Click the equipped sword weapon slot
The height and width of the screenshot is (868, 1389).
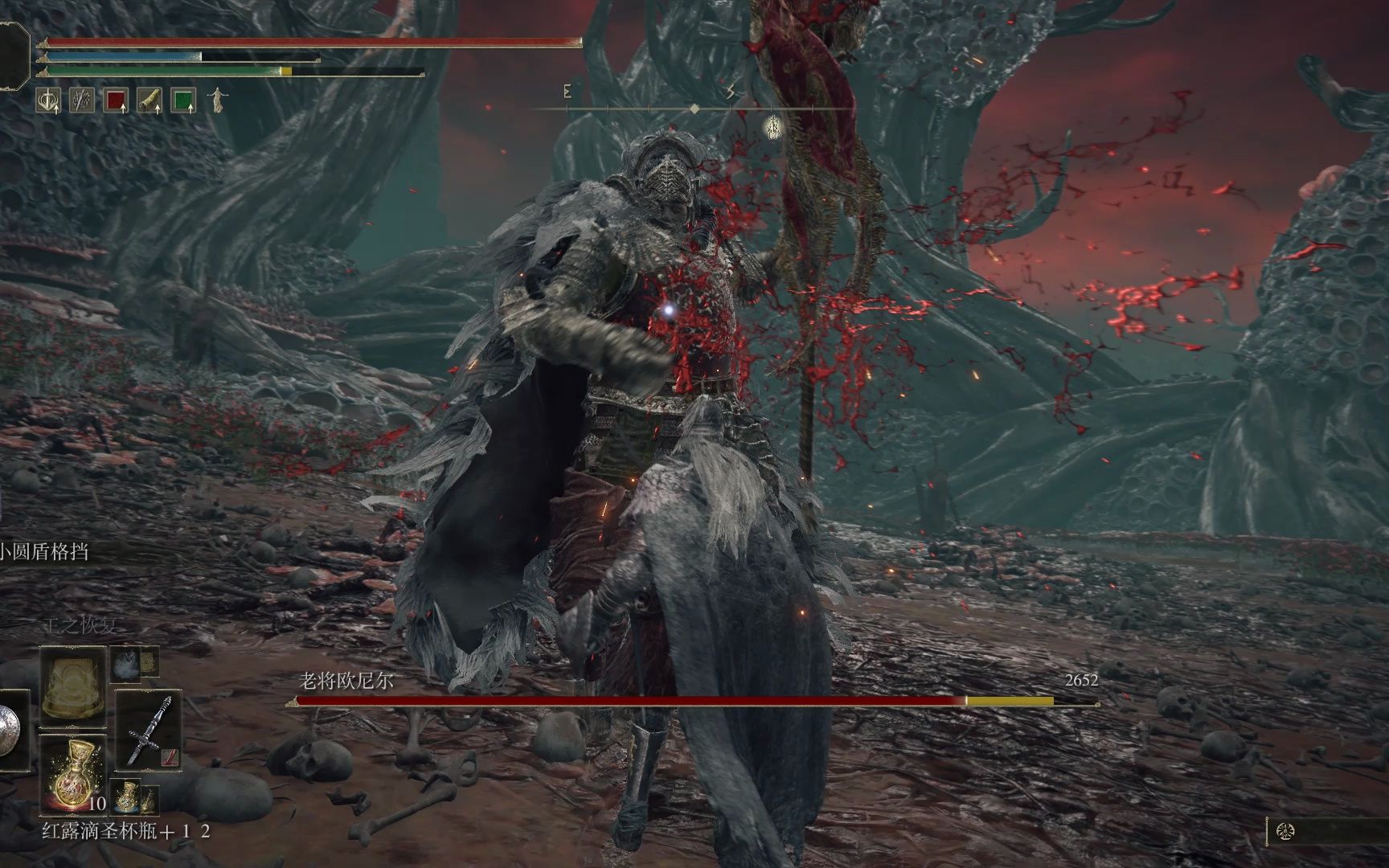[x=148, y=730]
